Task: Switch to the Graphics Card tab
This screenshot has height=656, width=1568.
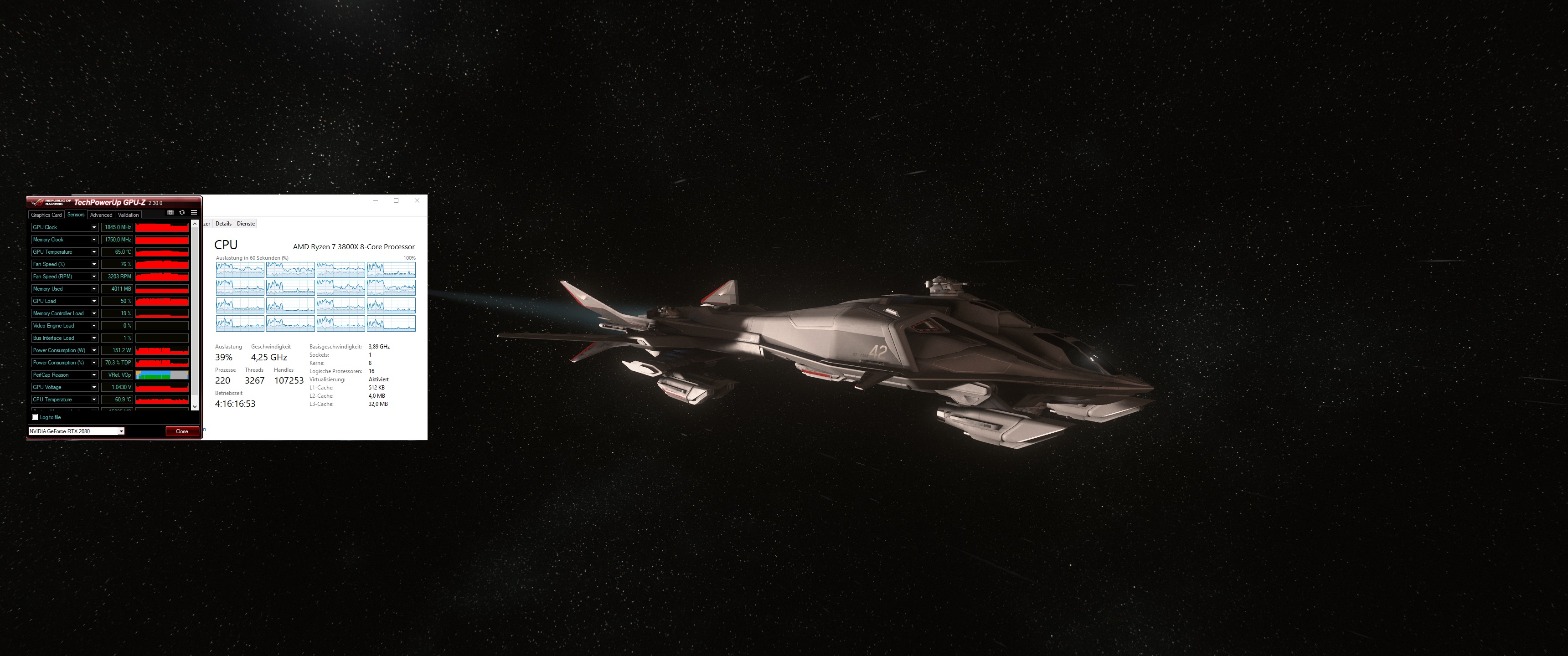Action: click(46, 215)
